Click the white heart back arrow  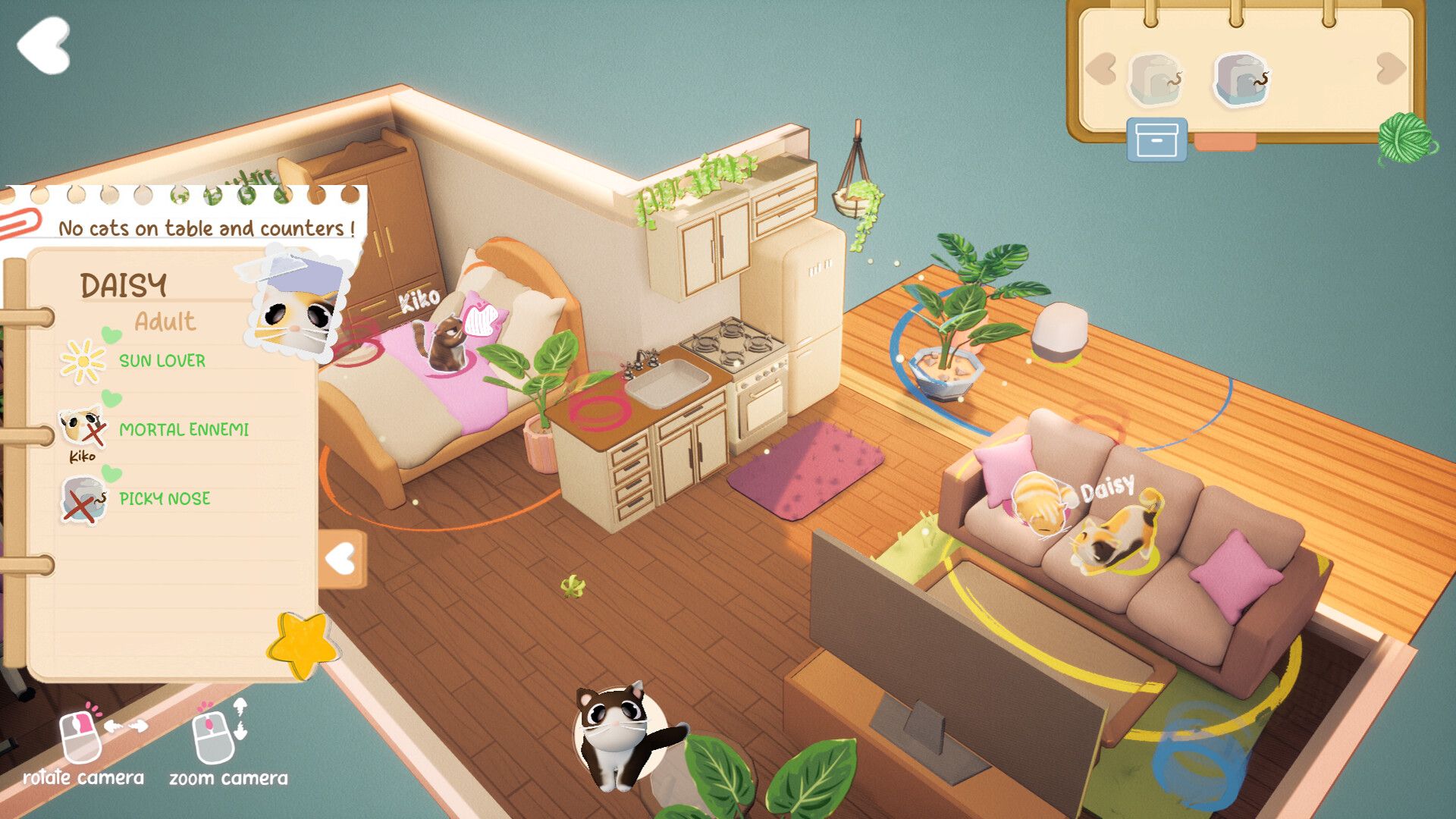tap(44, 45)
